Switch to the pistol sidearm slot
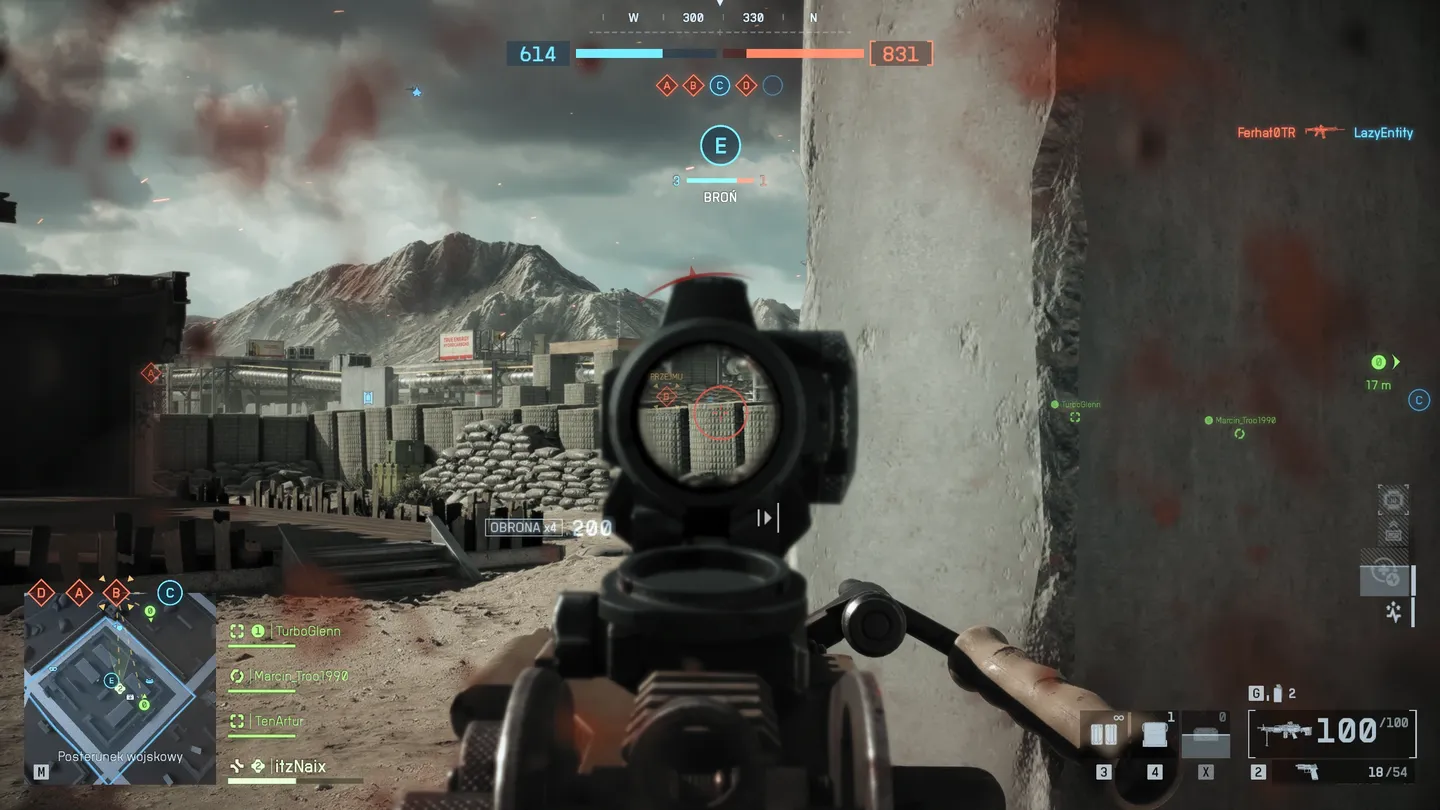 [x=1306, y=772]
